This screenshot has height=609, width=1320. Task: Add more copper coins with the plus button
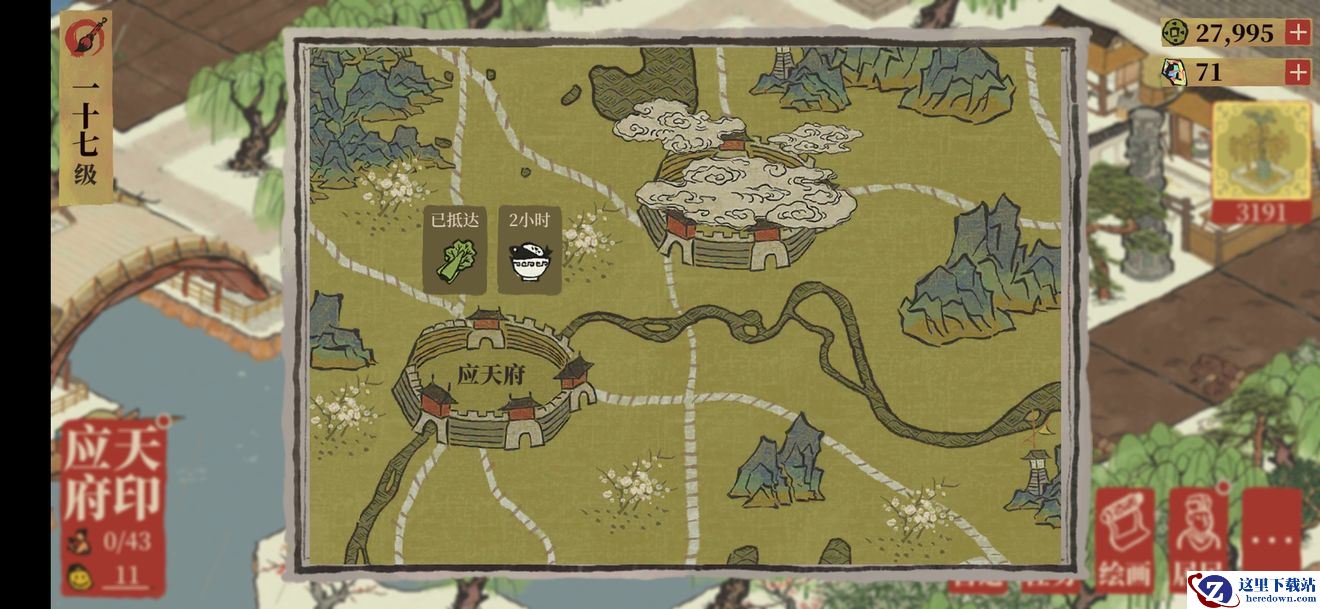pyautogui.click(x=1297, y=32)
